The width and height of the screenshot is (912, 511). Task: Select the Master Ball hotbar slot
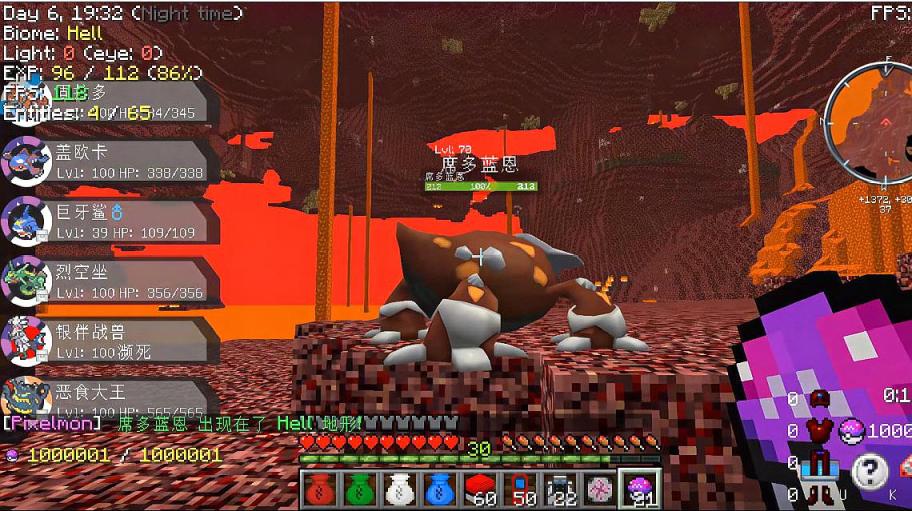point(640,488)
